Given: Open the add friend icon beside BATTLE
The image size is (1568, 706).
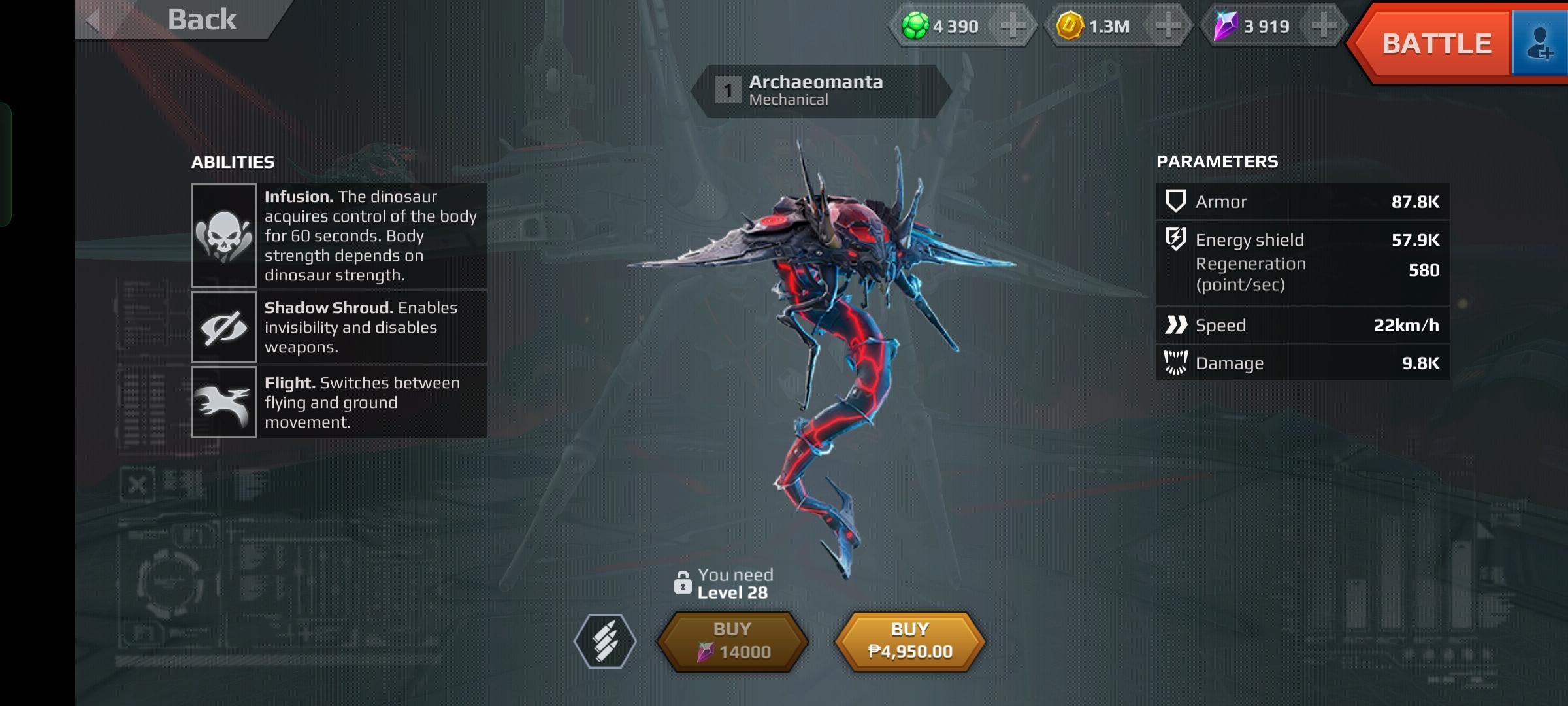Looking at the screenshot, I should coord(1539,44).
